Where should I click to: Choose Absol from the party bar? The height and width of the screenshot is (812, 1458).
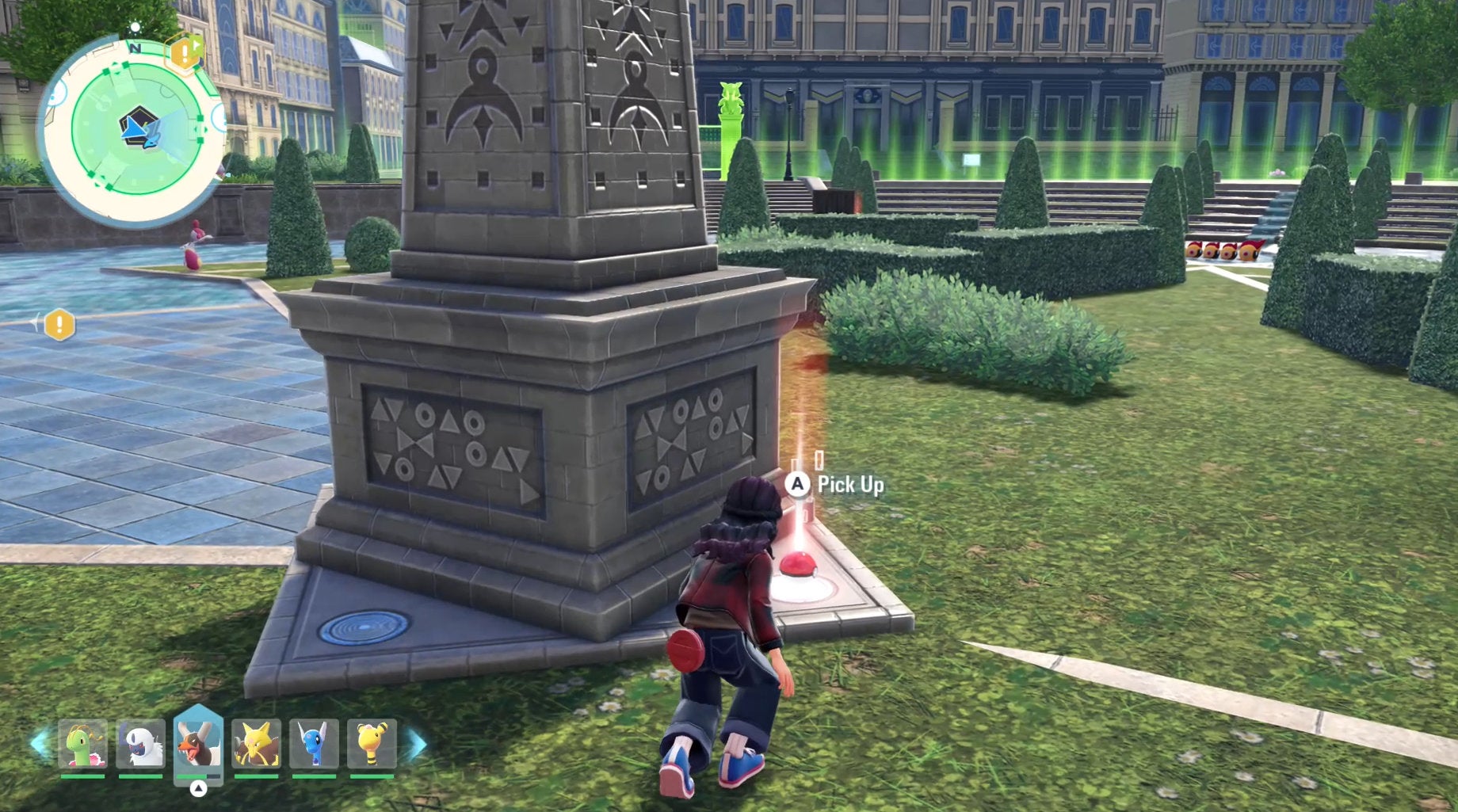click(x=141, y=744)
